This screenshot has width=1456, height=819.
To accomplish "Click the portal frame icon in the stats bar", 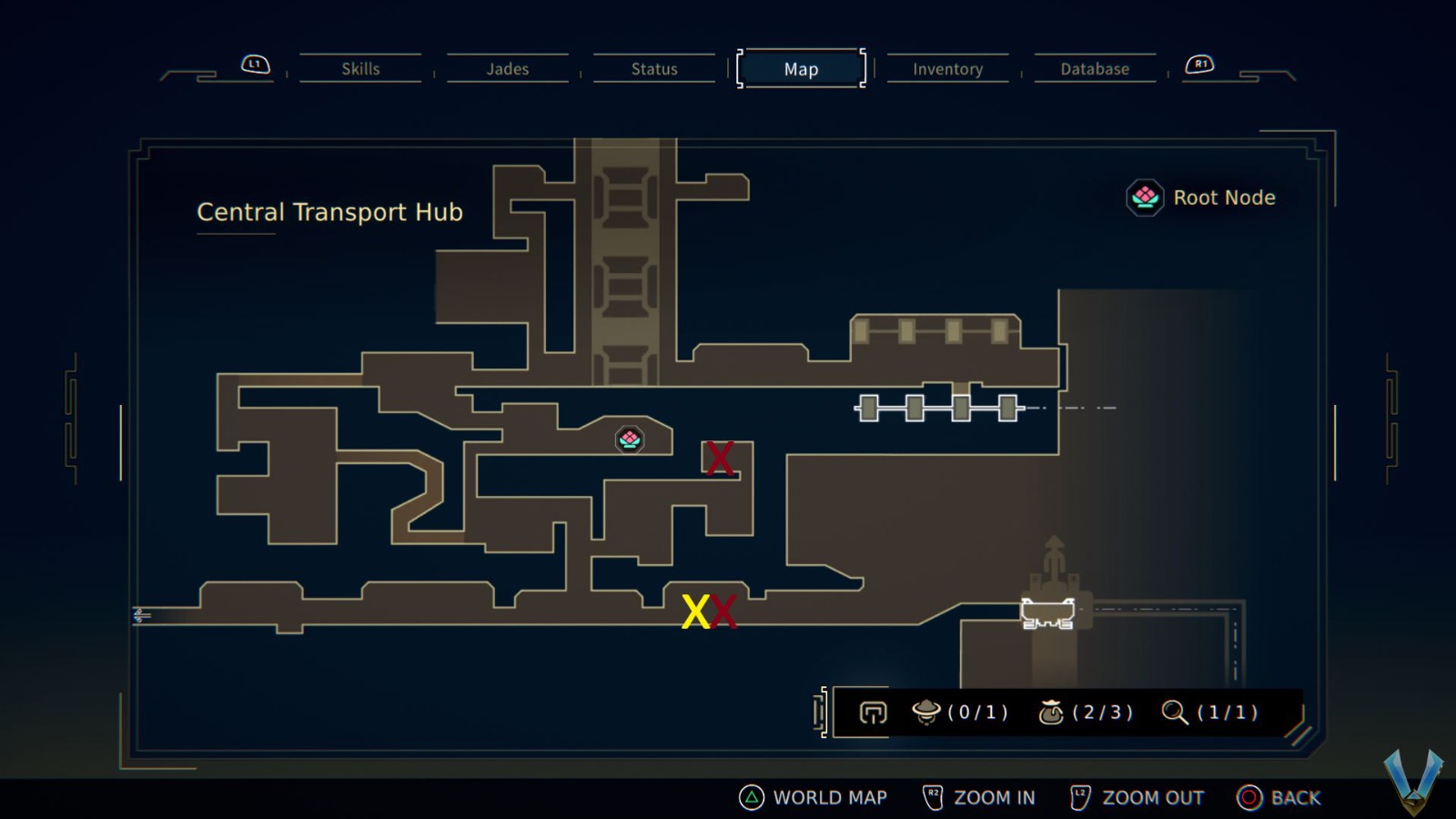I will point(871,713).
